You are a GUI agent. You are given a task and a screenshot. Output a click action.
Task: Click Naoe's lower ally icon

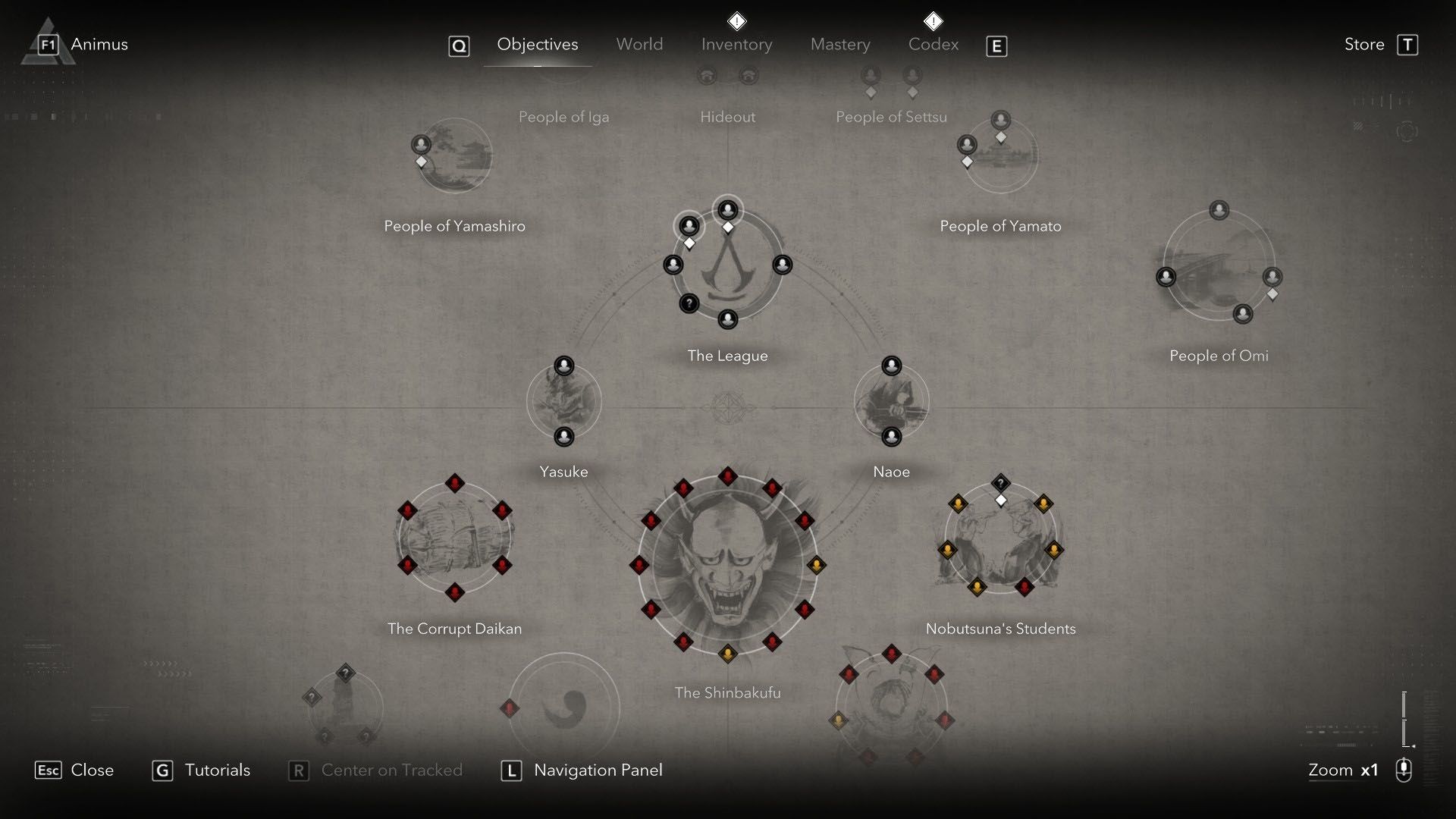pyautogui.click(x=890, y=436)
